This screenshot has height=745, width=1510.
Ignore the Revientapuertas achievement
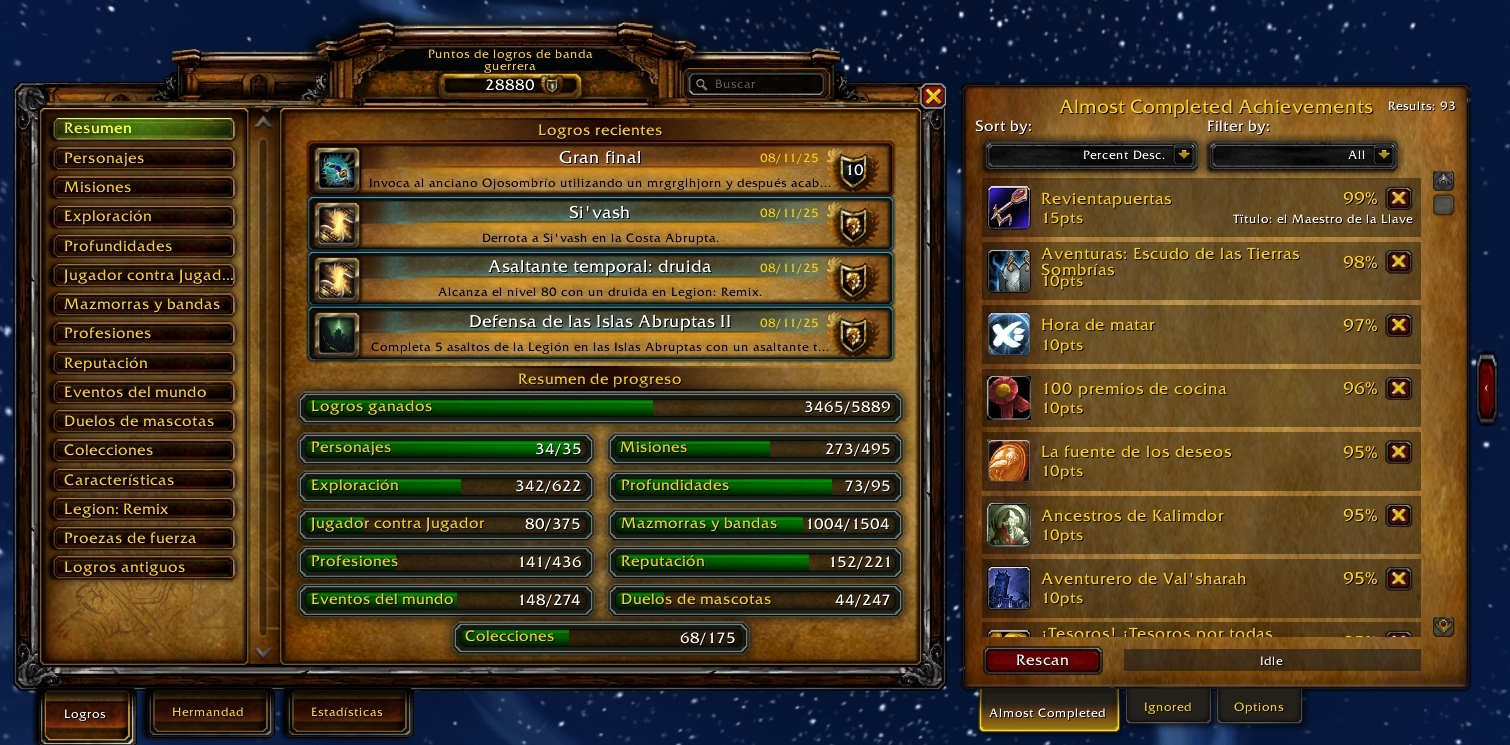[1399, 198]
